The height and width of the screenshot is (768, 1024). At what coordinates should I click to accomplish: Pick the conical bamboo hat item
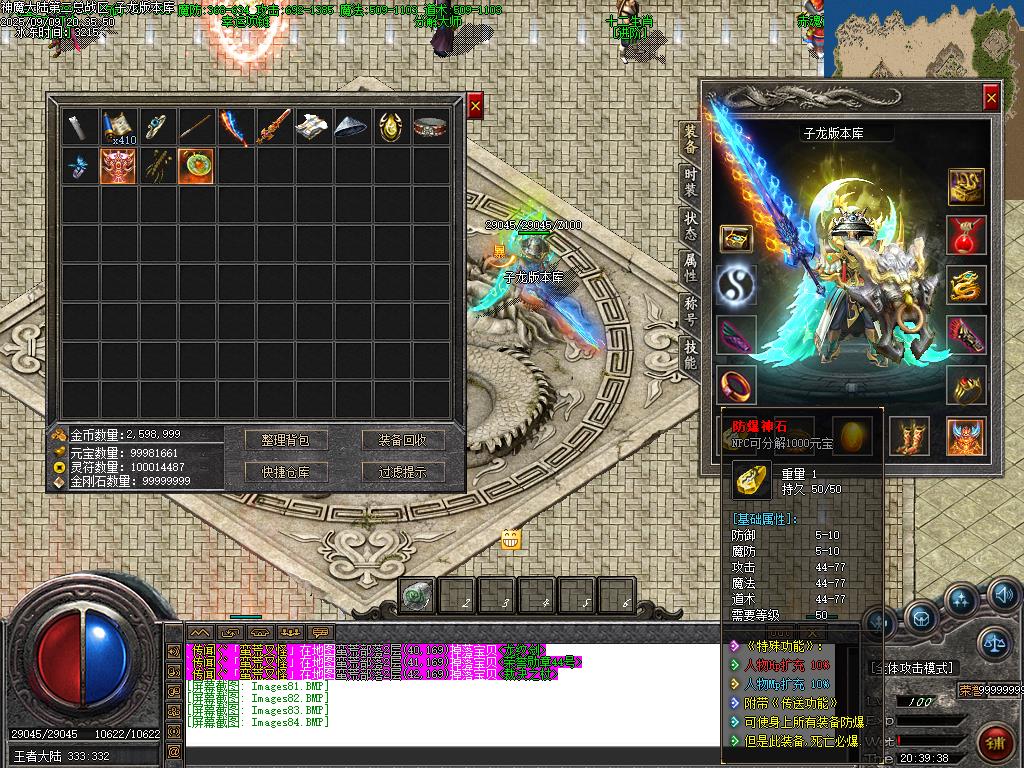(352, 127)
